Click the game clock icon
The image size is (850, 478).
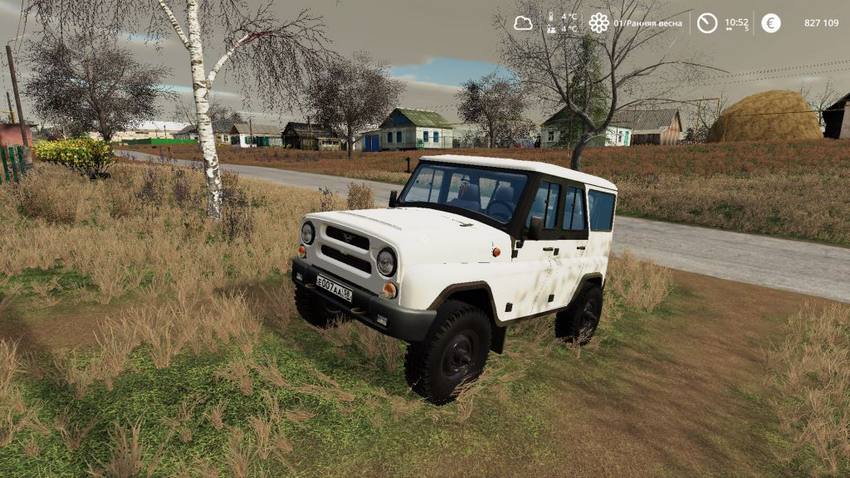point(707,23)
